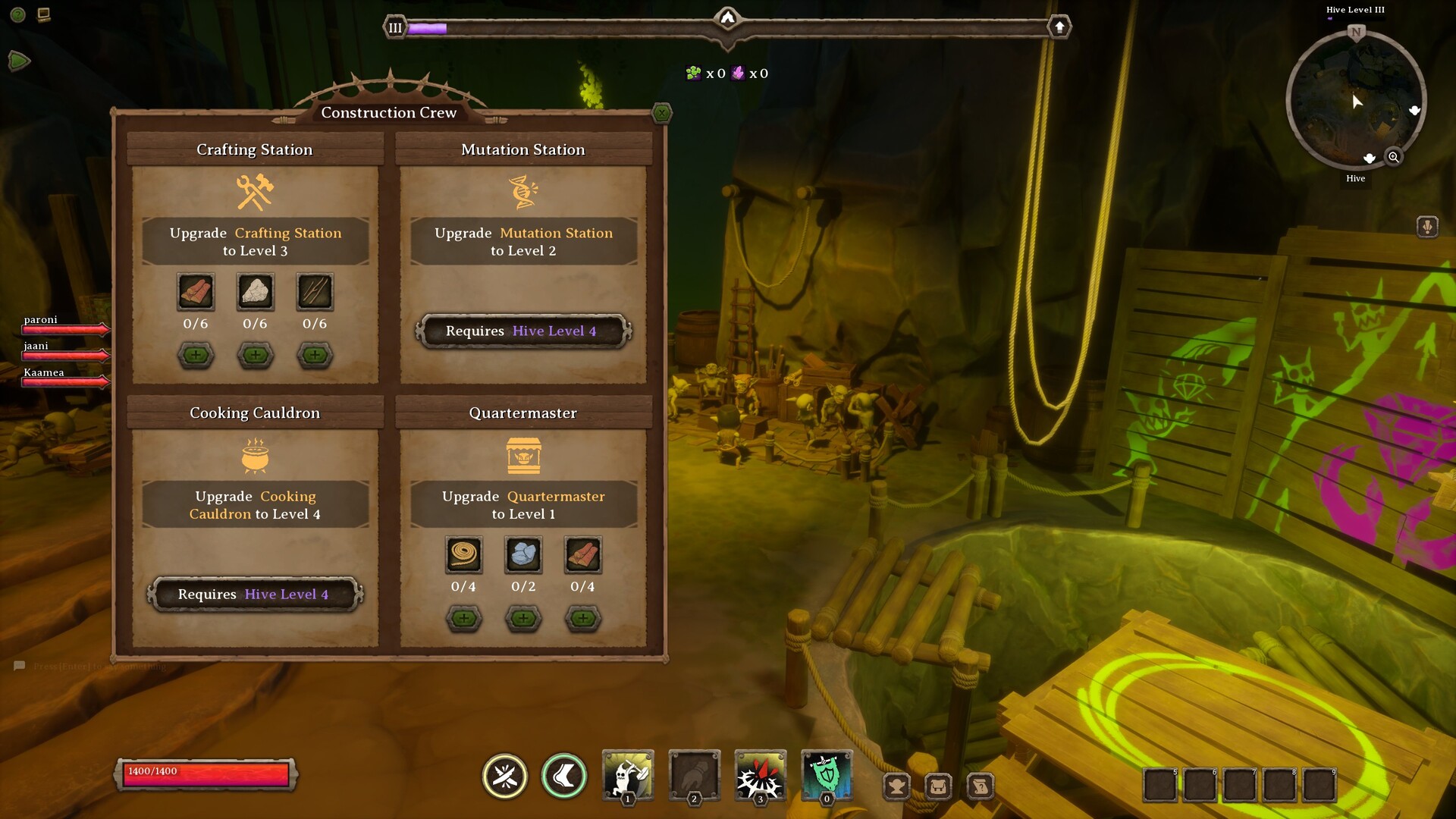This screenshot has width=1456, height=819.
Task: Open the backpack inventory
Action: pos(938,786)
